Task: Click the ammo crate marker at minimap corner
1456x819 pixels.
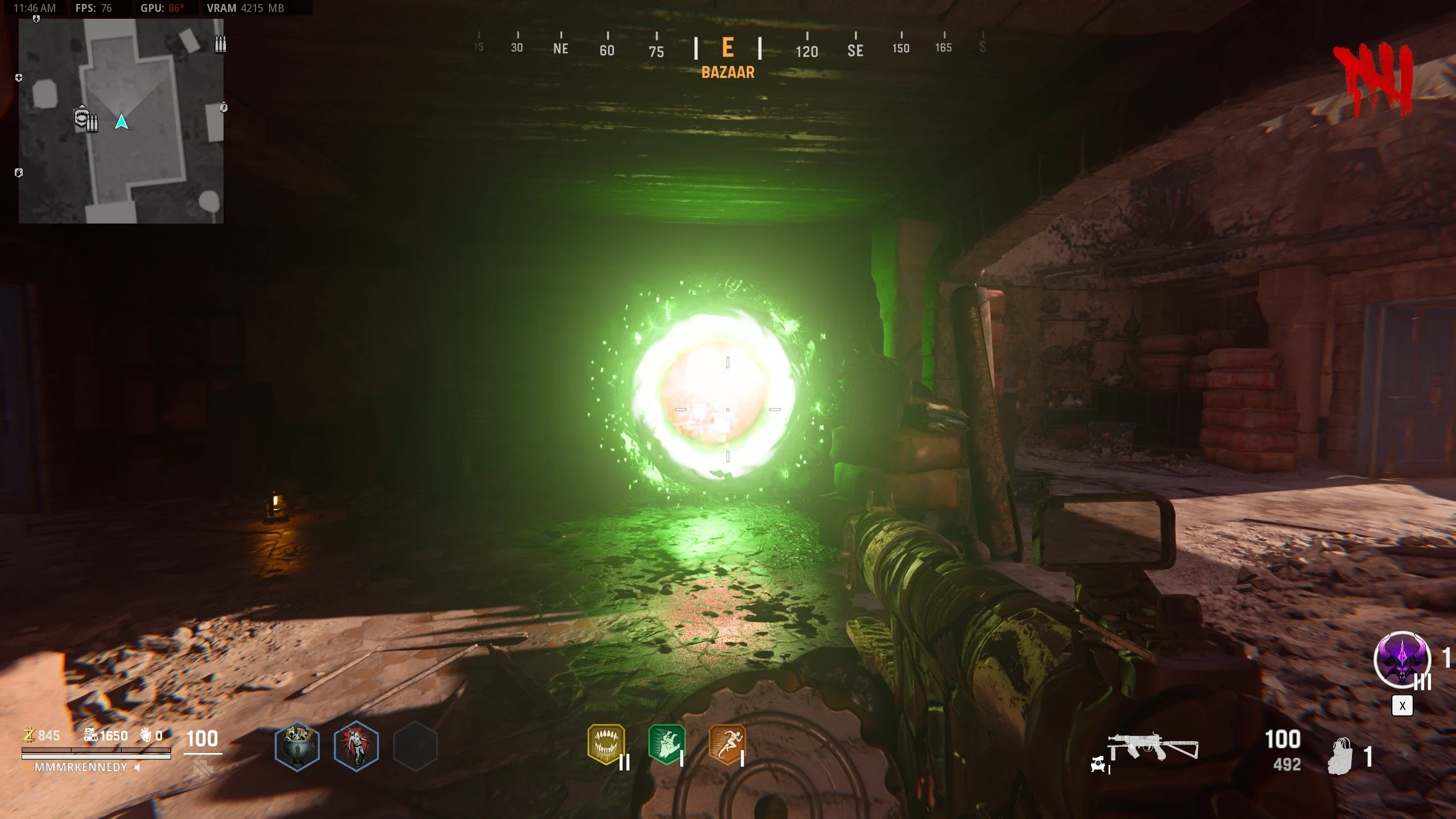Action: point(220,44)
